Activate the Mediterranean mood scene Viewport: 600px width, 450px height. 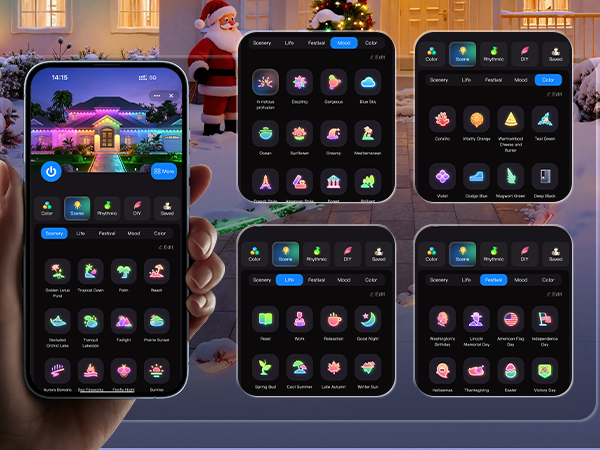click(x=366, y=133)
